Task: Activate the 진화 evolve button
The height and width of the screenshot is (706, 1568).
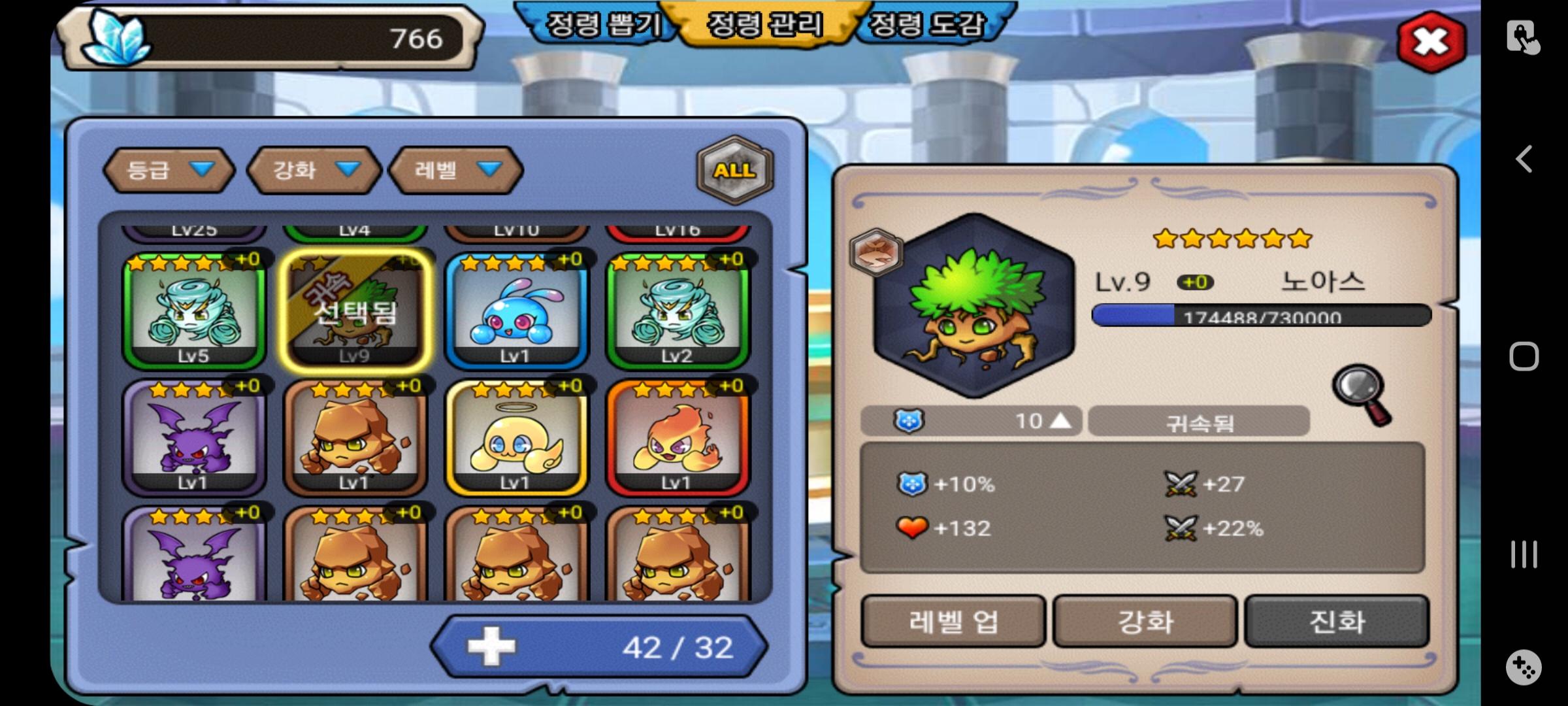Action: pos(1337,621)
